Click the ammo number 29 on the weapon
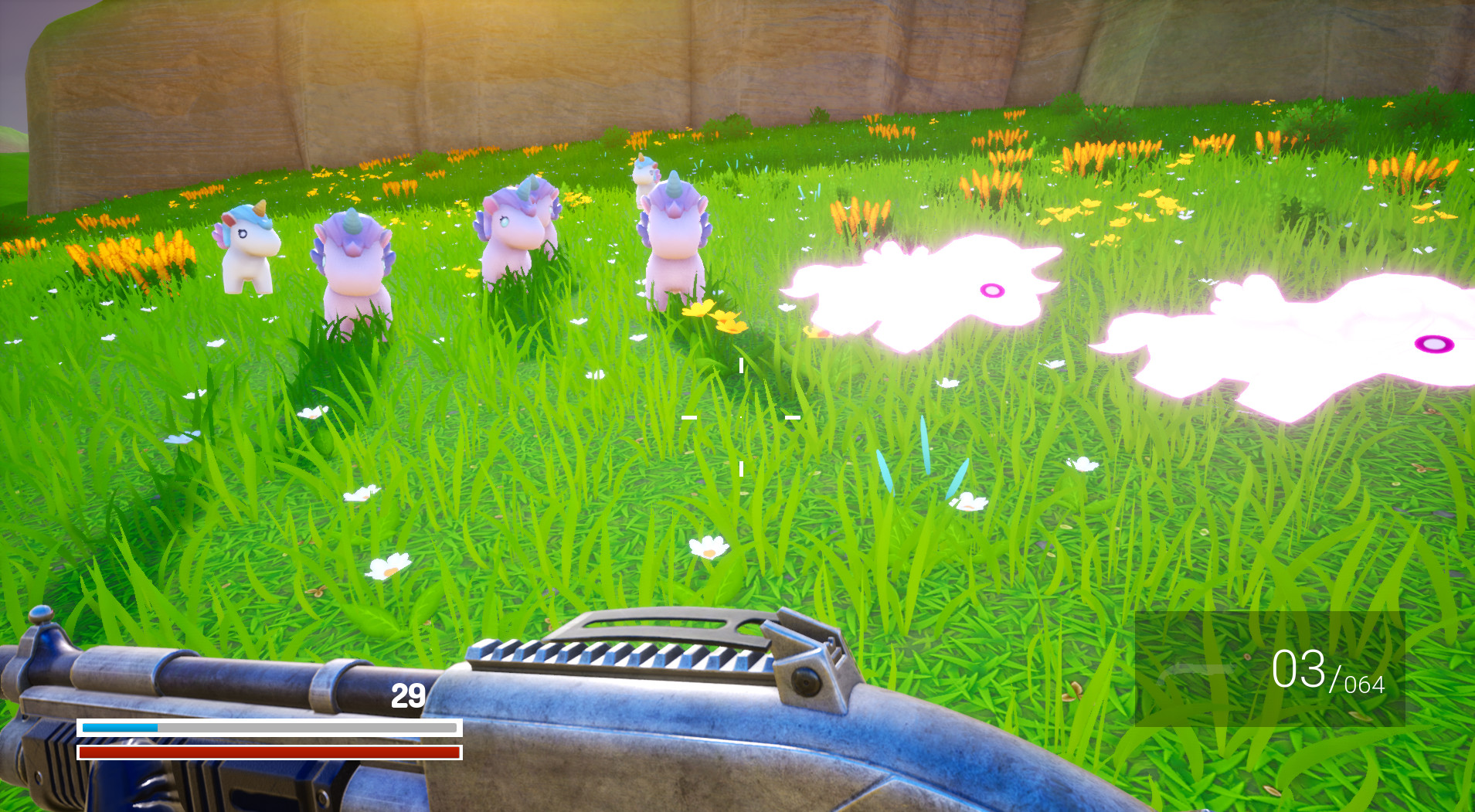The height and width of the screenshot is (812, 1475). 407,695
